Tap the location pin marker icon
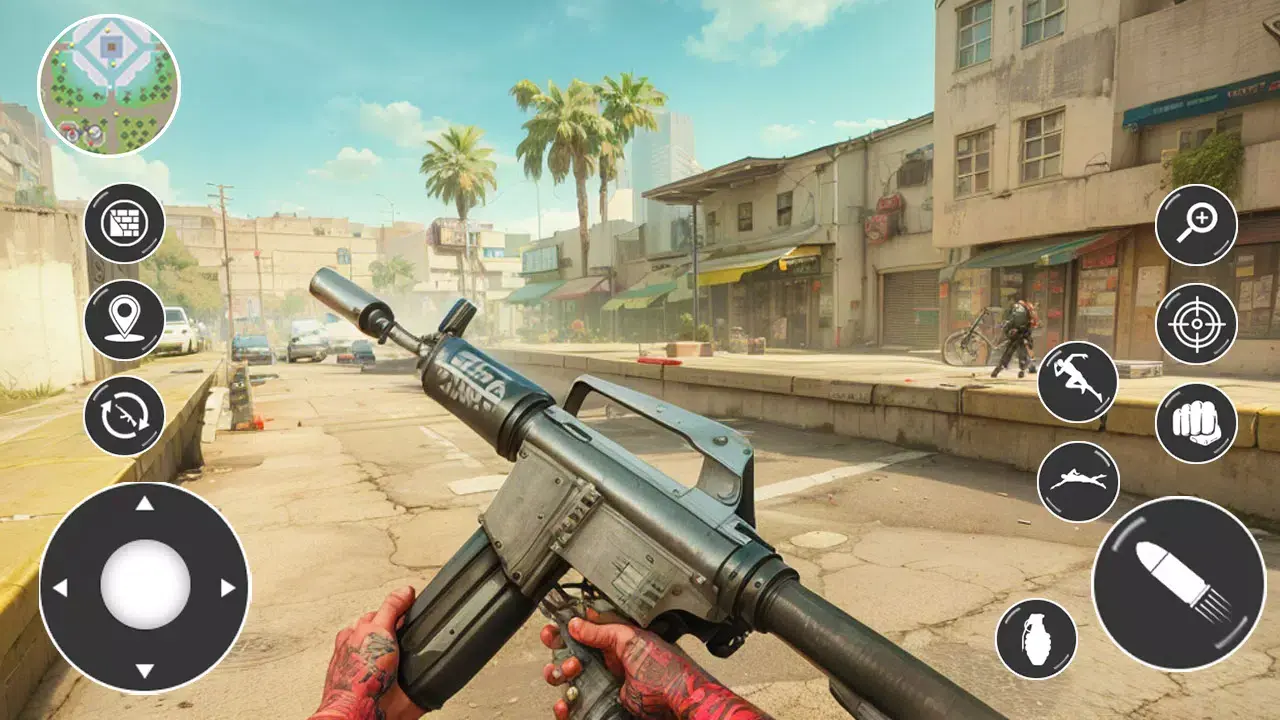The width and height of the screenshot is (1280, 720). coord(123,320)
